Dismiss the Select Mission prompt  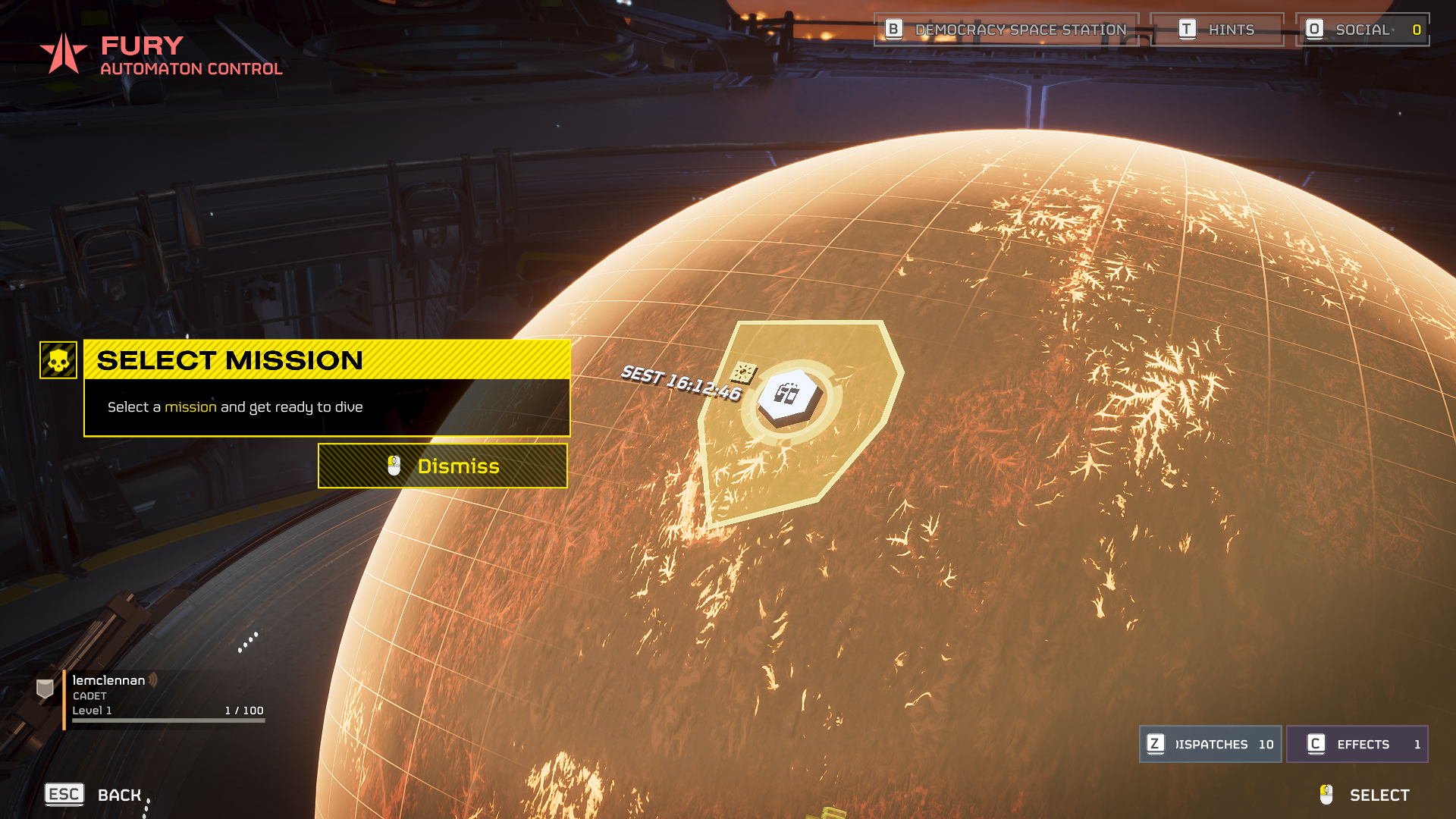(442, 466)
